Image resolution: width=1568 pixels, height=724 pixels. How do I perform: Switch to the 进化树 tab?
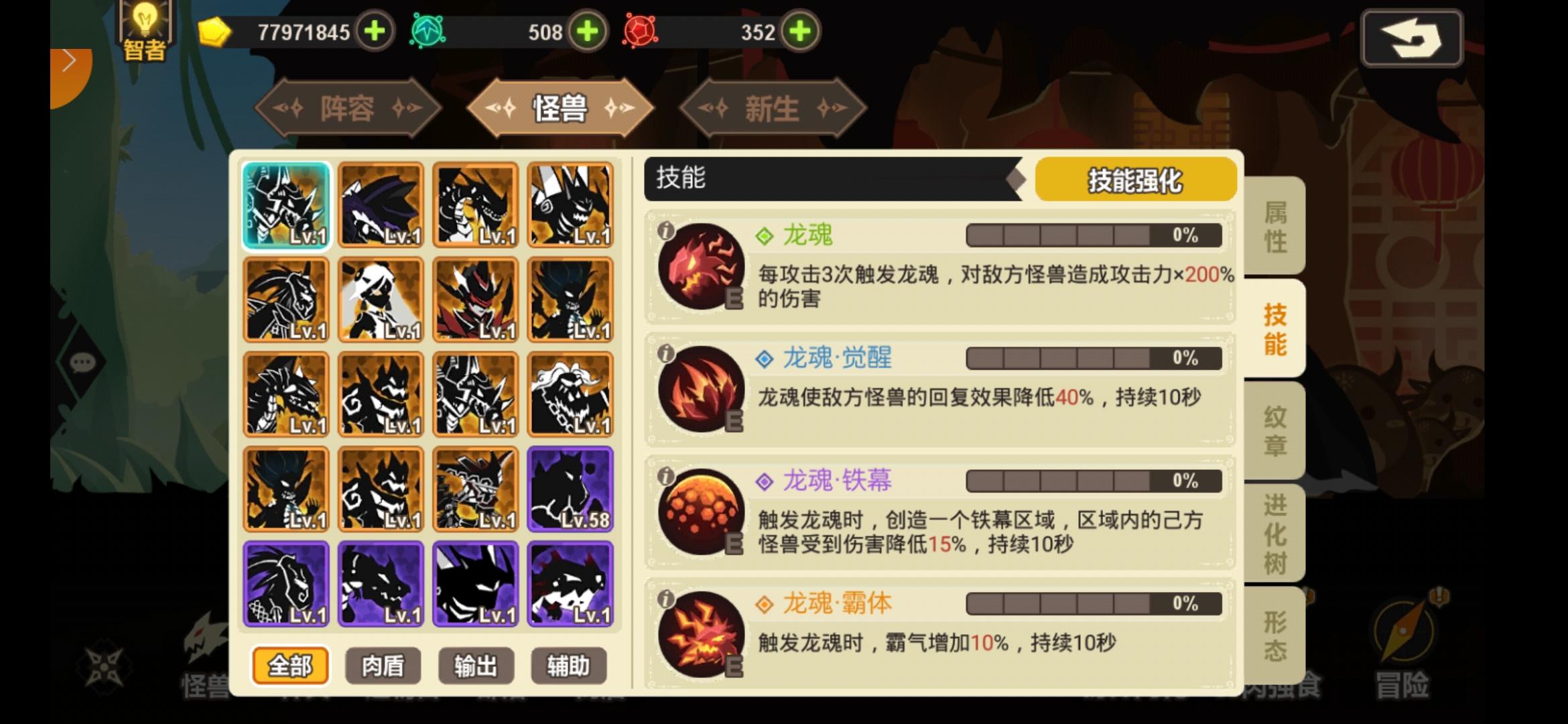(1272, 530)
